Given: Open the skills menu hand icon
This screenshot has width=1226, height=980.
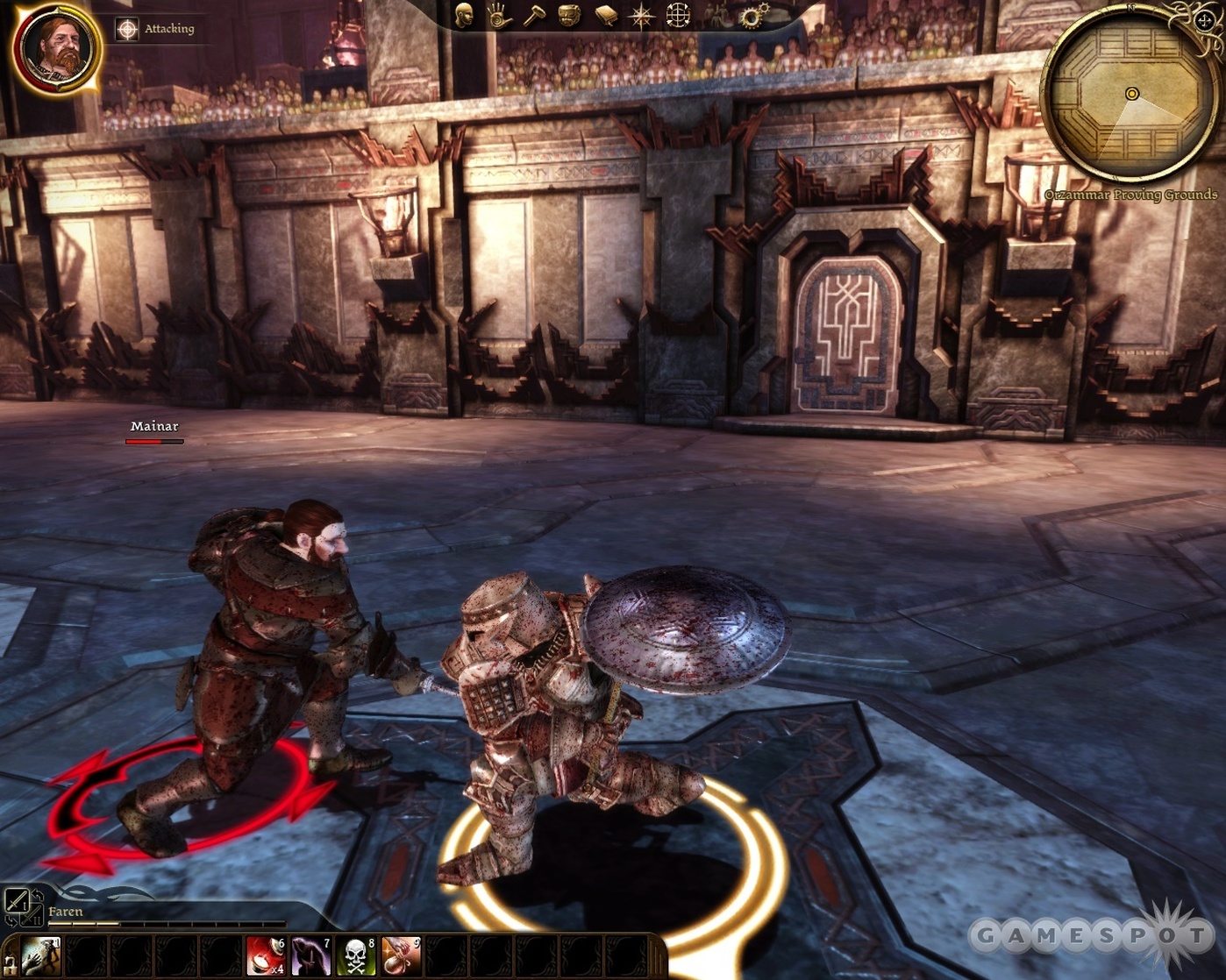Looking at the screenshot, I should [x=499, y=15].
